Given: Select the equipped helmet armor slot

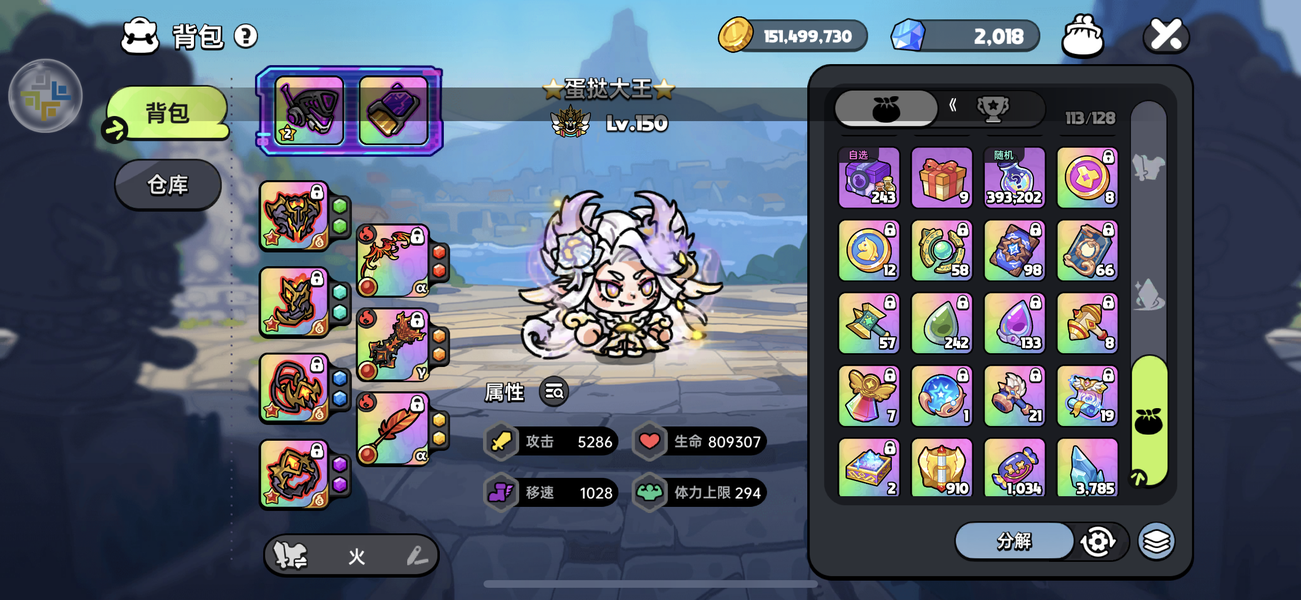Looking at the screenshot, I should (x=294, y=215).
